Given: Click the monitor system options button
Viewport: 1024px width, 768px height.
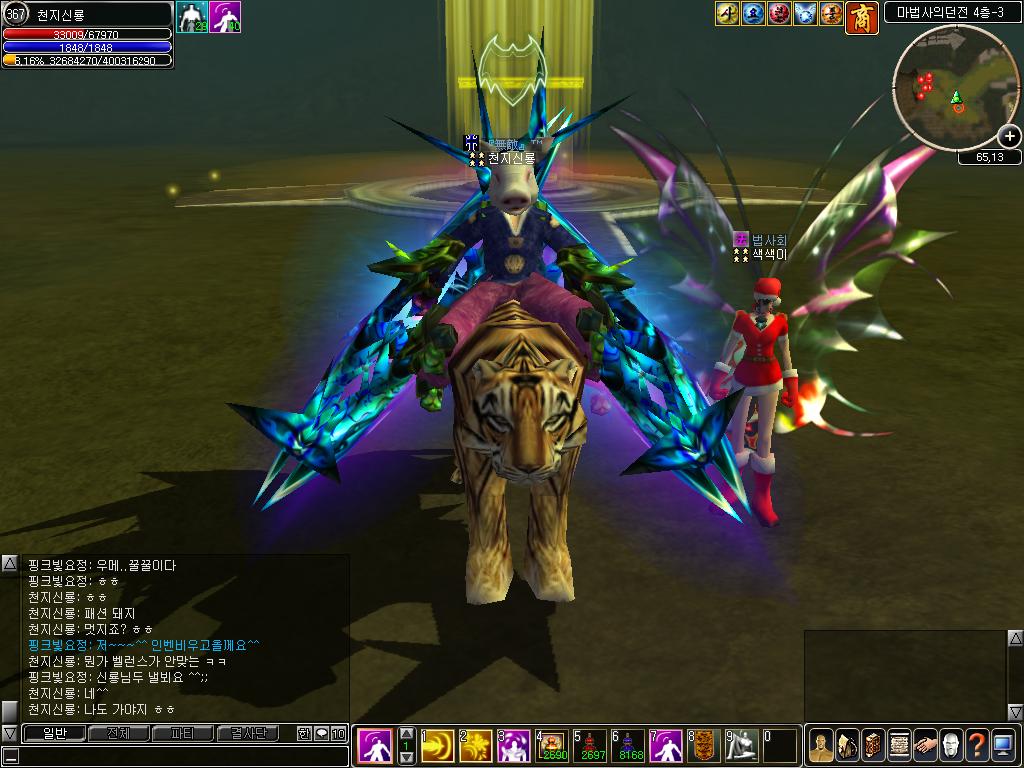Looking at the screenshot, I should (x=1002, y=746).
